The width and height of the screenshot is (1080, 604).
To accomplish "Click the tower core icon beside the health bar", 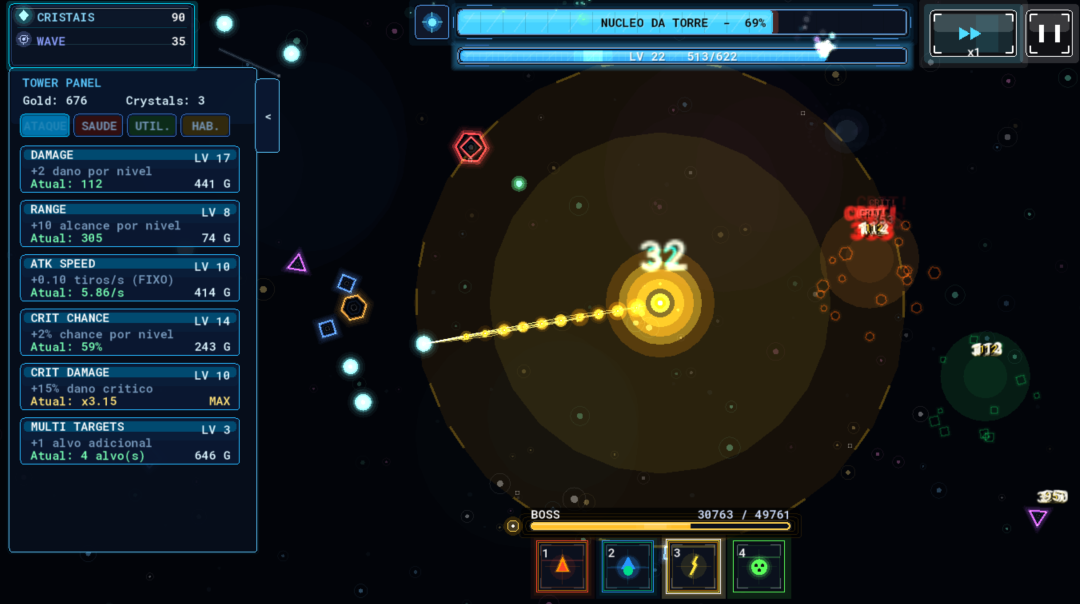I will click(432, 22).
